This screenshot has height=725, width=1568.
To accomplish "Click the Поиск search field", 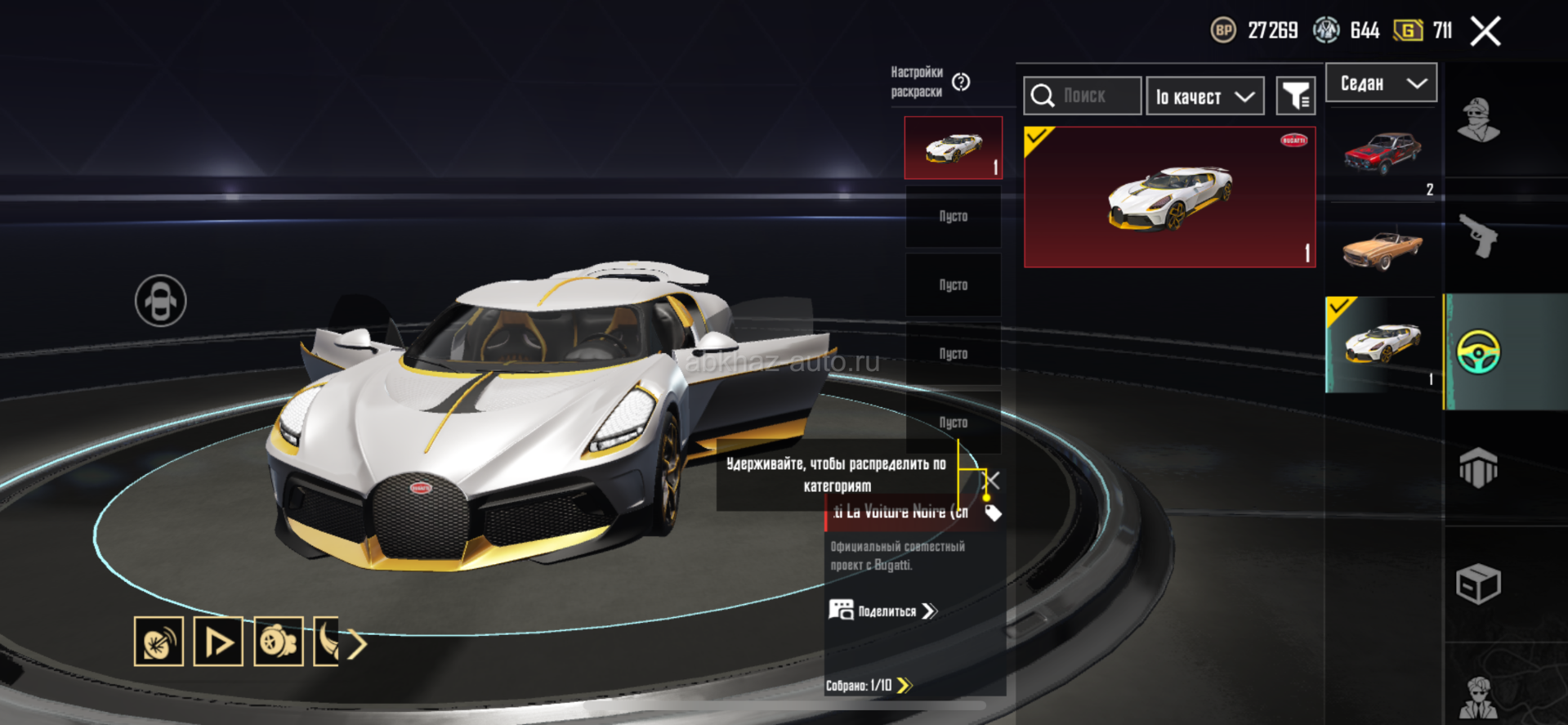I will point(1083,96).
